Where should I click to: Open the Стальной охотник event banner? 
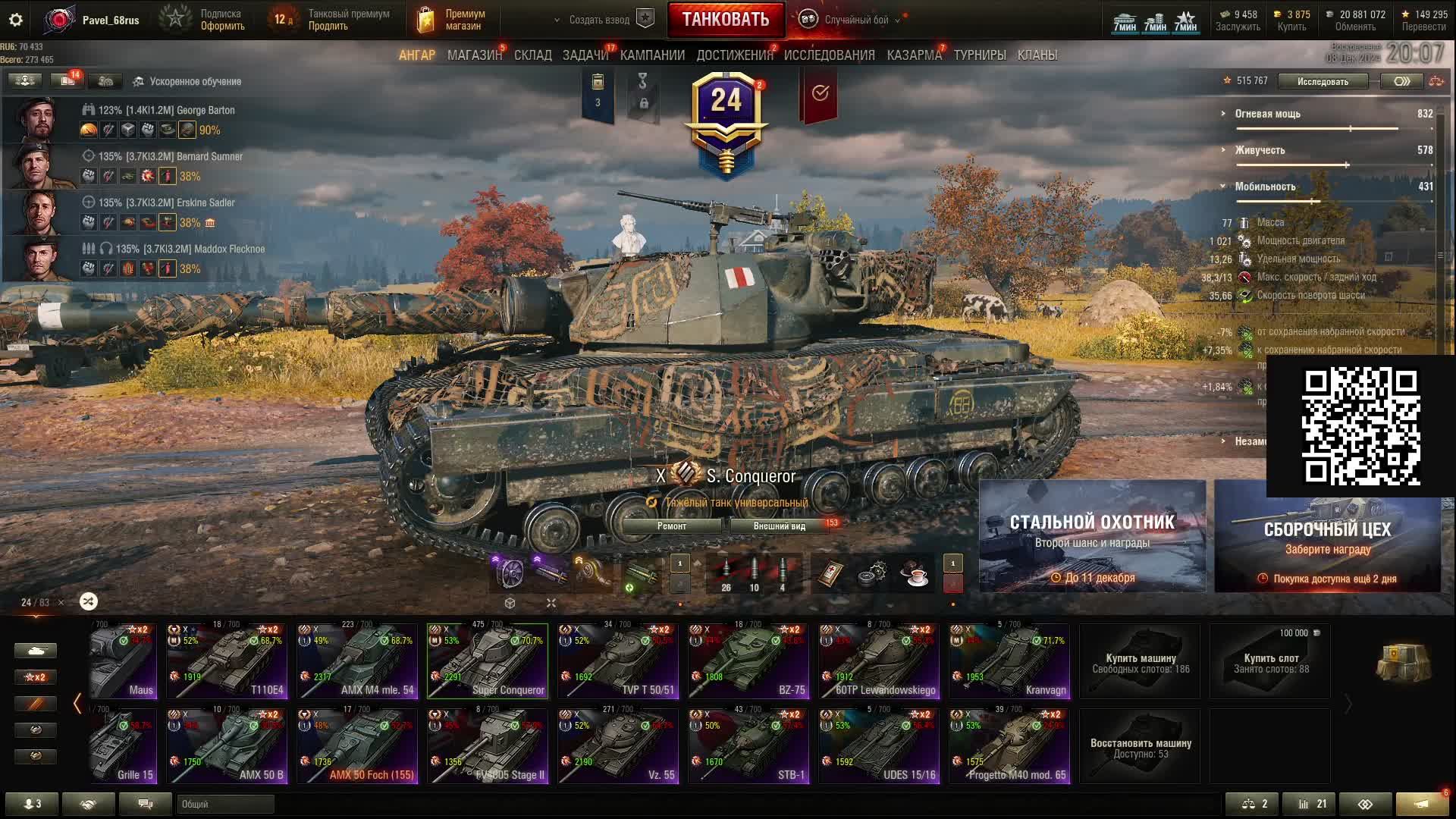coord(1092,535)
